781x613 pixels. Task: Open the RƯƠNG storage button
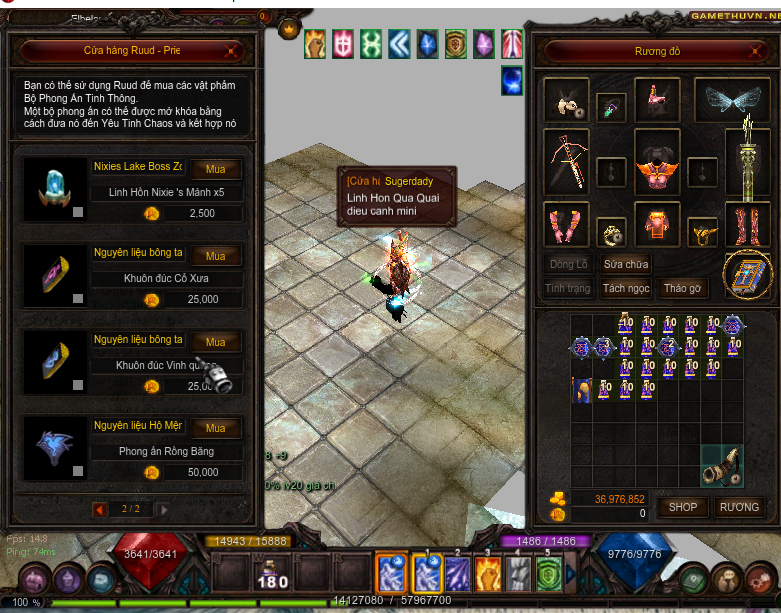[x=739, y=507]
